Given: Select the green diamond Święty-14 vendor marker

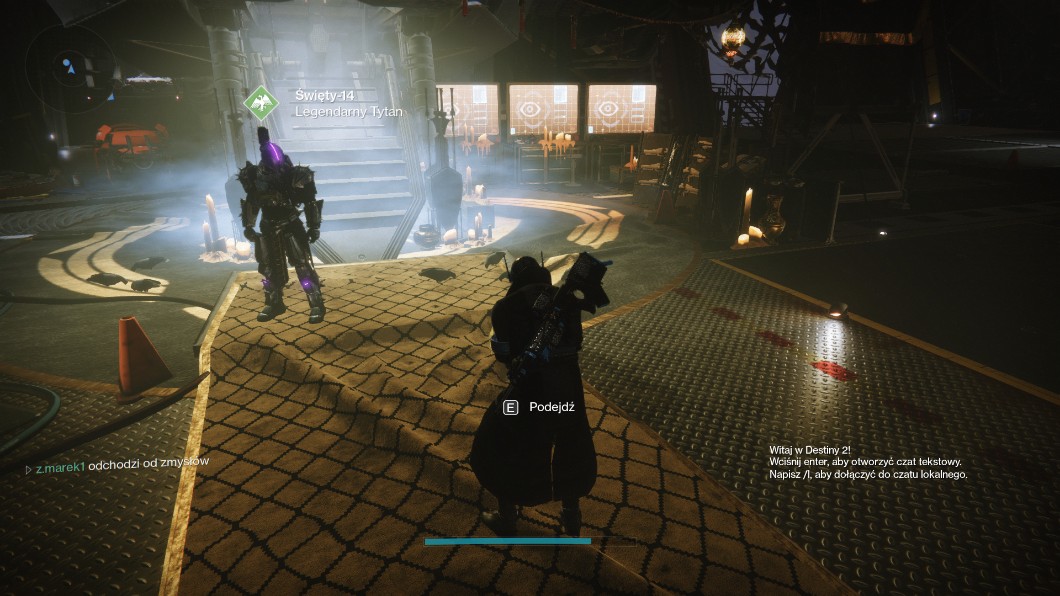Looking at the screenshot, I should pos(261,103).
